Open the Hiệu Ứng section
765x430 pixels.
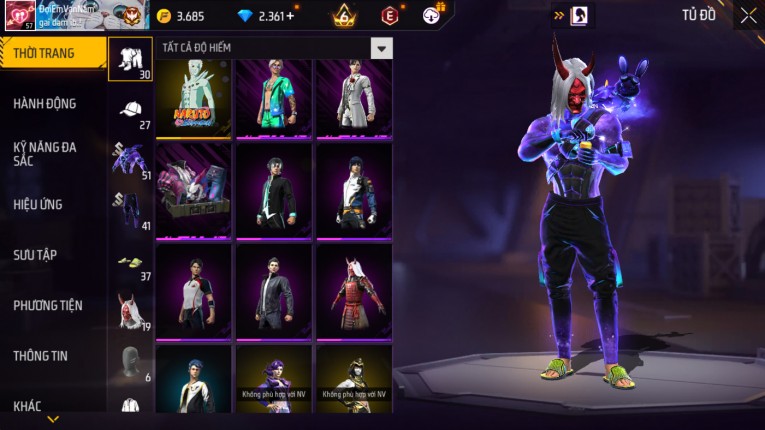(x=39, y=205)
